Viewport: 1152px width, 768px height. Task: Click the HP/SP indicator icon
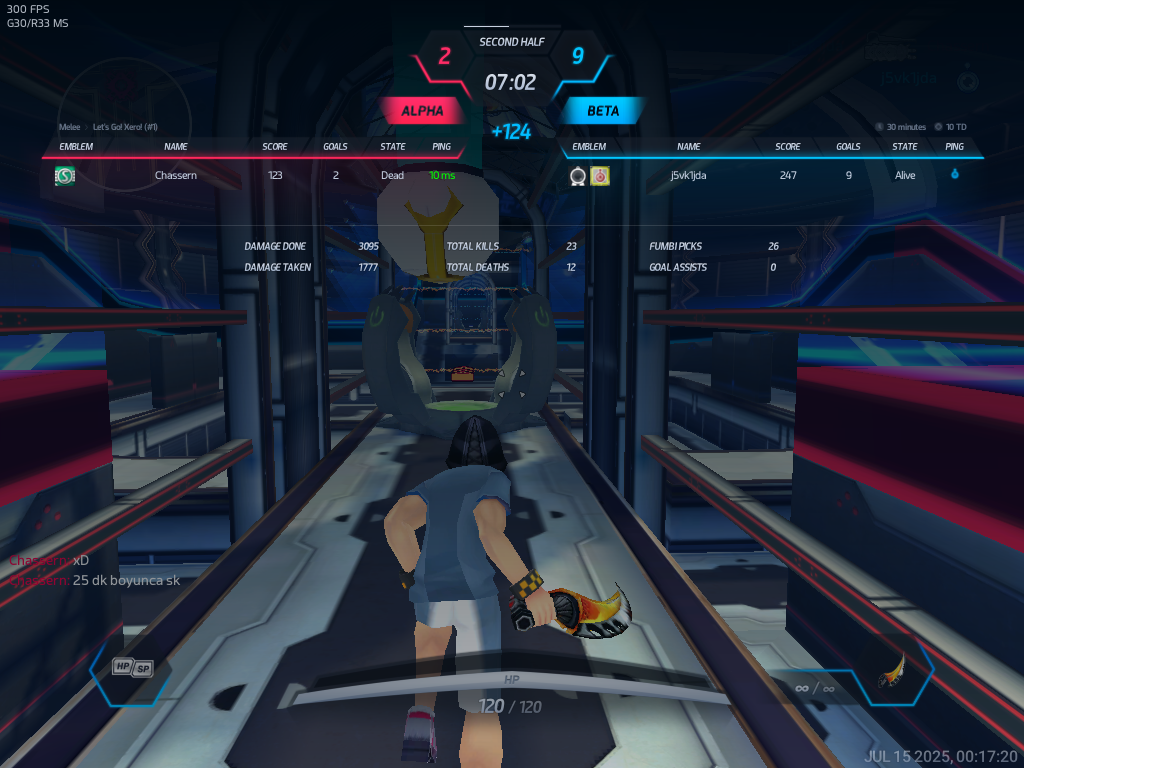132,667
